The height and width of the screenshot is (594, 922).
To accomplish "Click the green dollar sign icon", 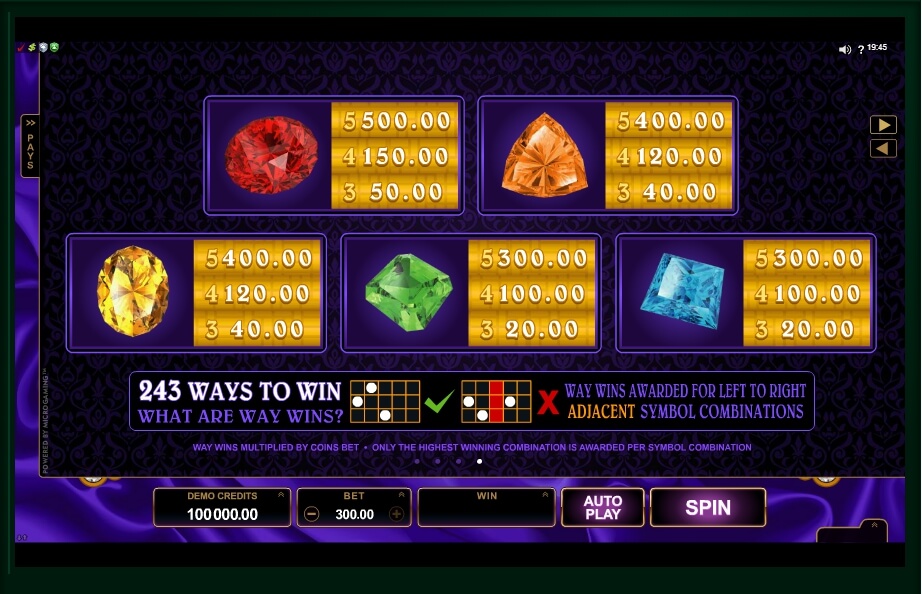I will (x=32, y=47).
